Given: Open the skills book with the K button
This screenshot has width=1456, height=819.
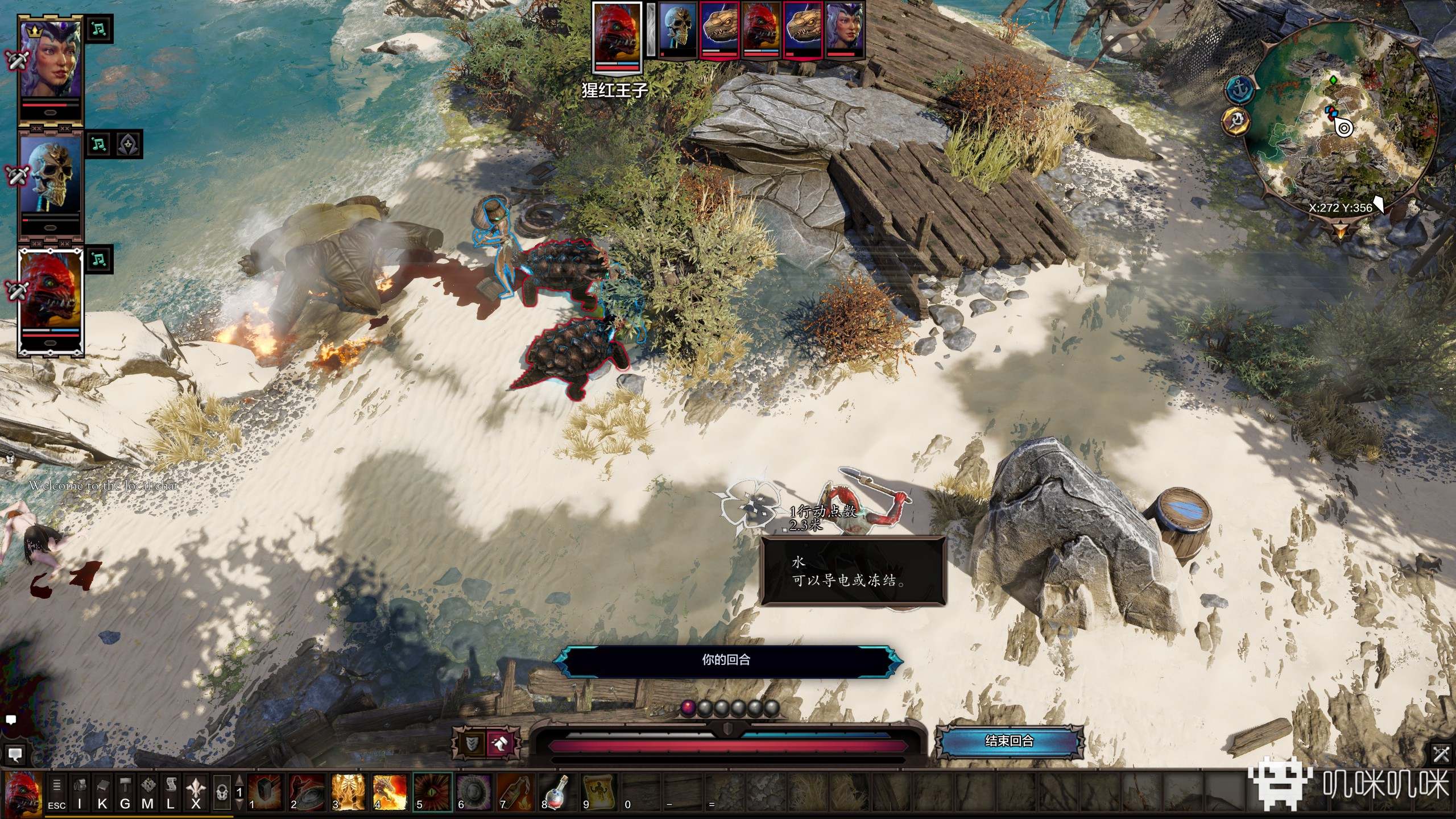Looking at the screenshot, I should pos(102,792).
